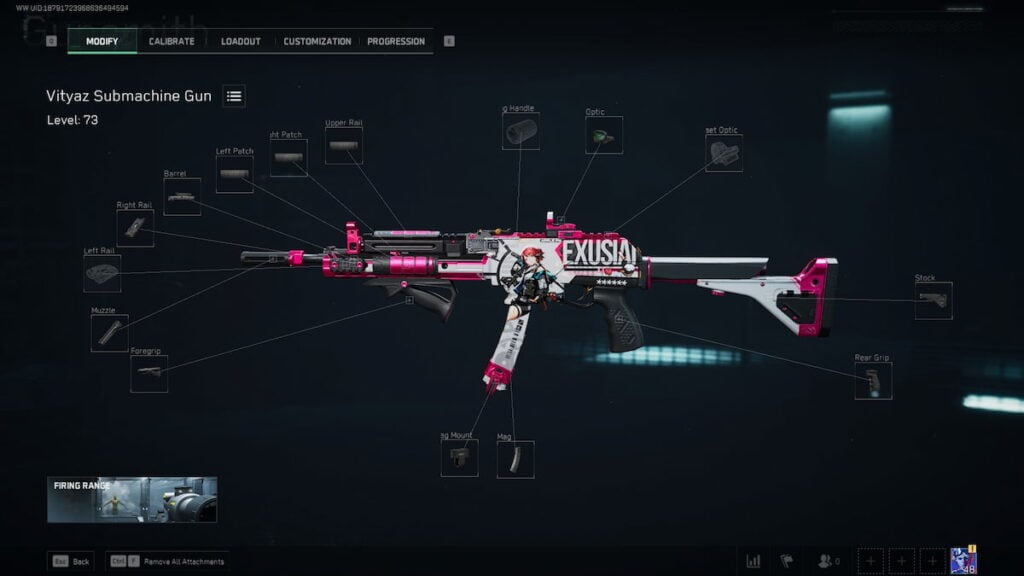Choose the Mag attachment slot

click(x=515, y=459)
